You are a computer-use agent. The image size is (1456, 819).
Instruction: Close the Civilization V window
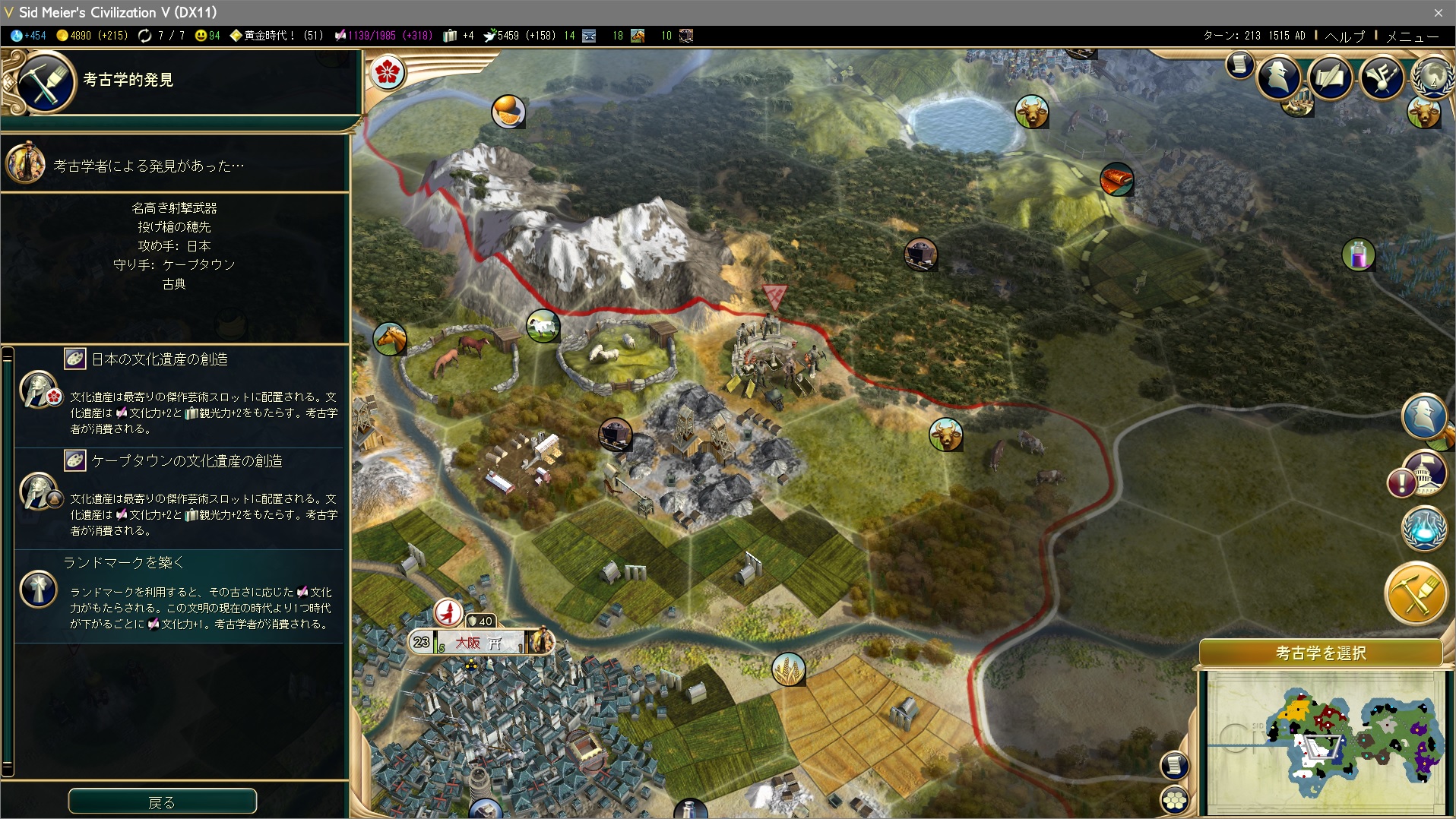click(1438, 12)
